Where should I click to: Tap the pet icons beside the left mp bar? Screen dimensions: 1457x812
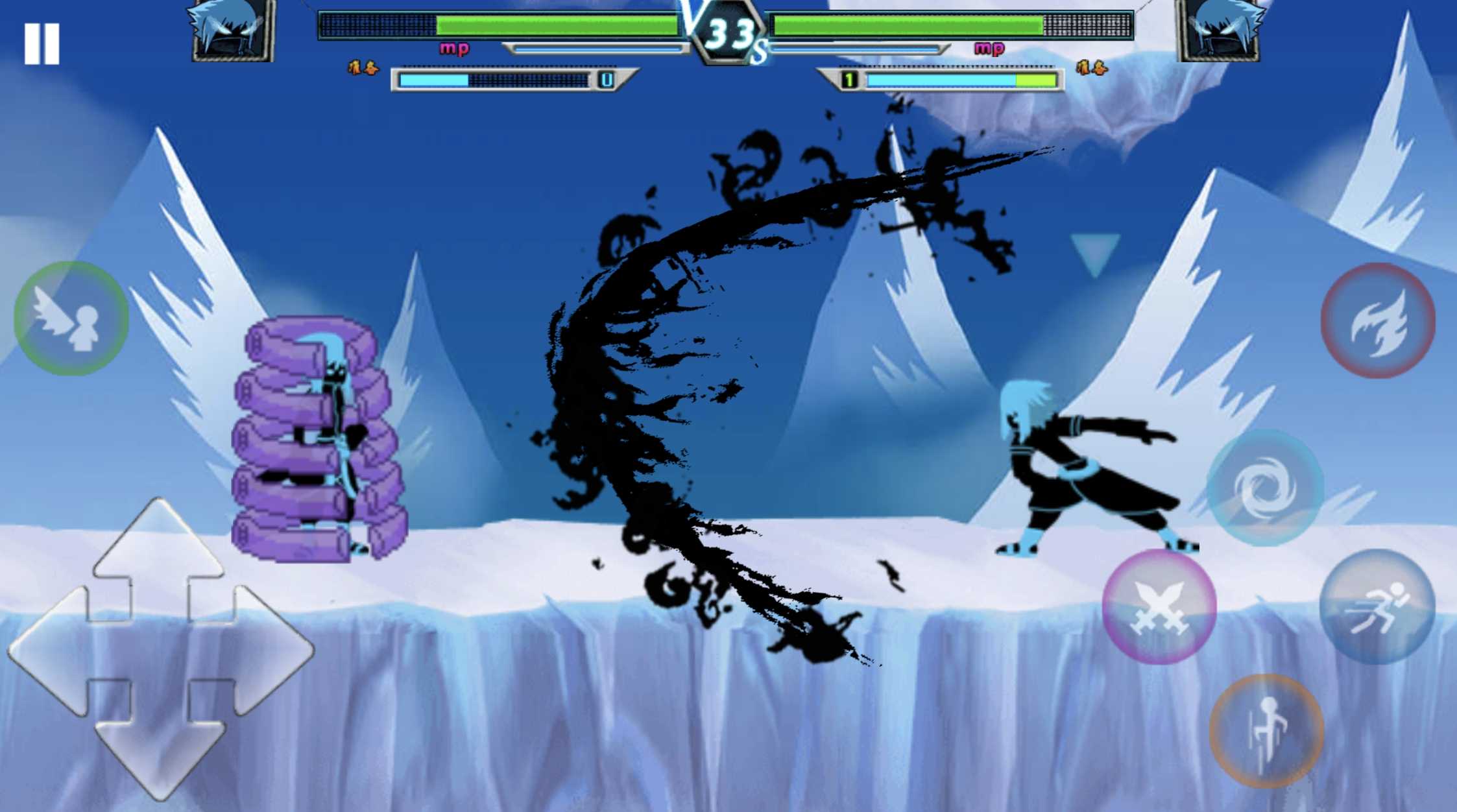363,67
